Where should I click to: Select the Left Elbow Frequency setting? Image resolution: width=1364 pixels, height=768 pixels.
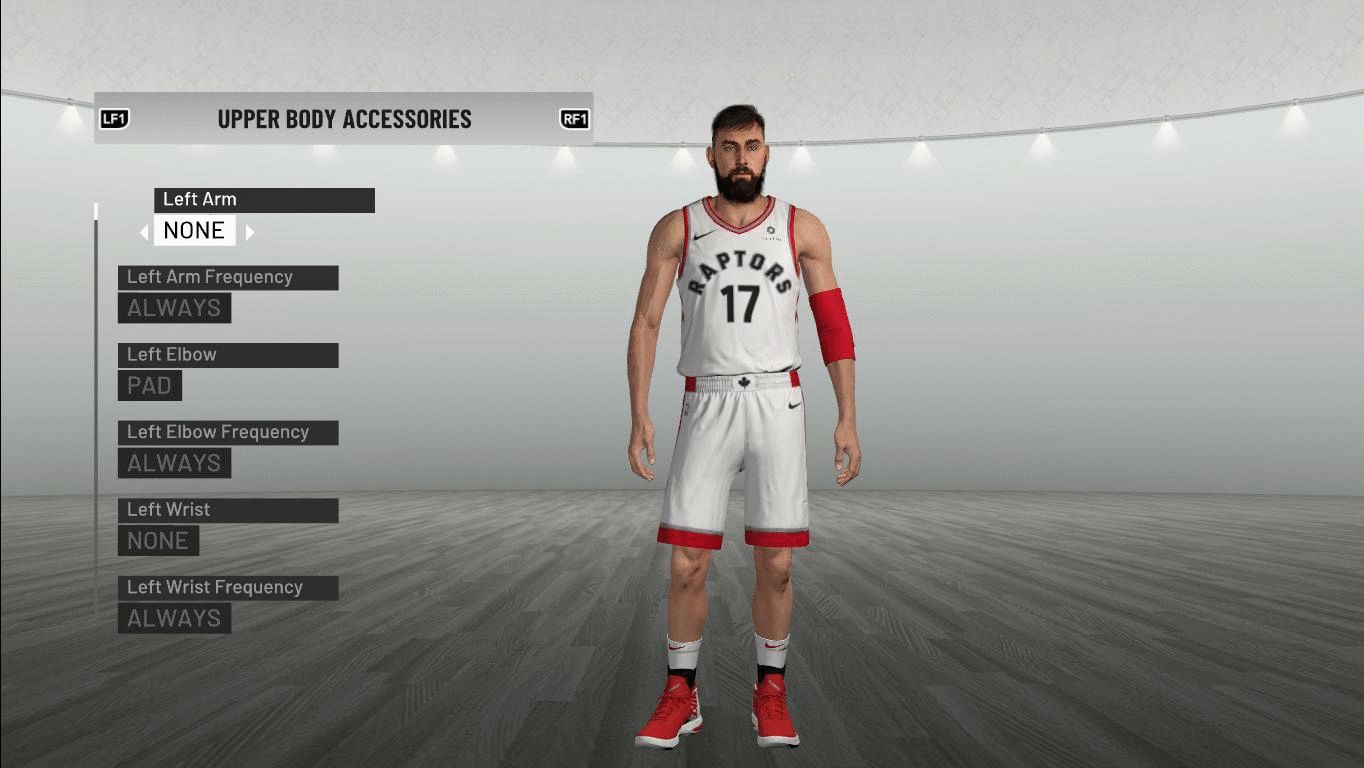[x=228, y=433]
